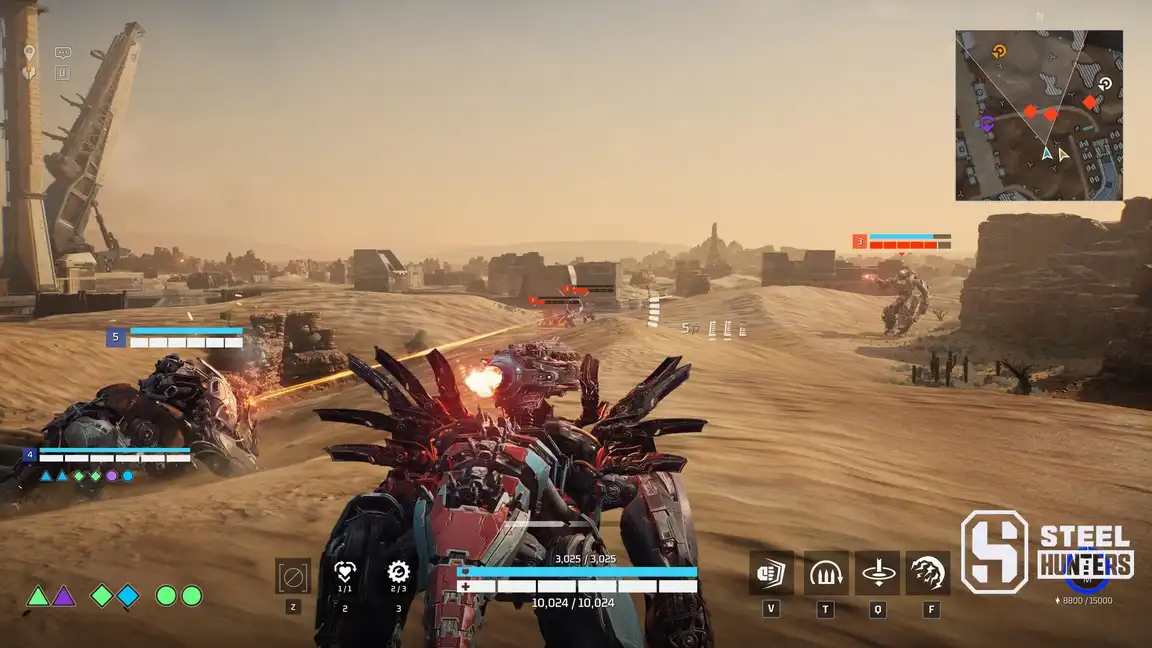This screenshot has height=648, width=1152.
Task: Click the map pin icon
Action: click(x=30, y=52)
